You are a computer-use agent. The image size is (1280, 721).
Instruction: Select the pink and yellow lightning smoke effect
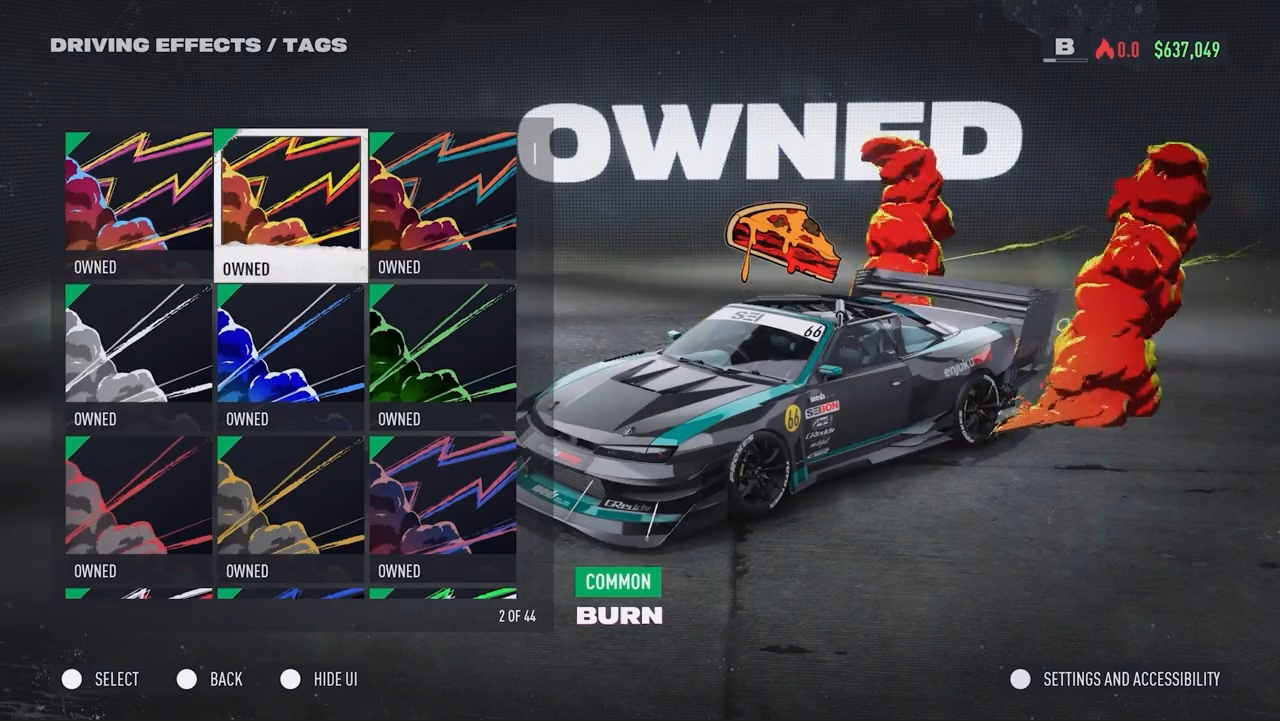139,204
